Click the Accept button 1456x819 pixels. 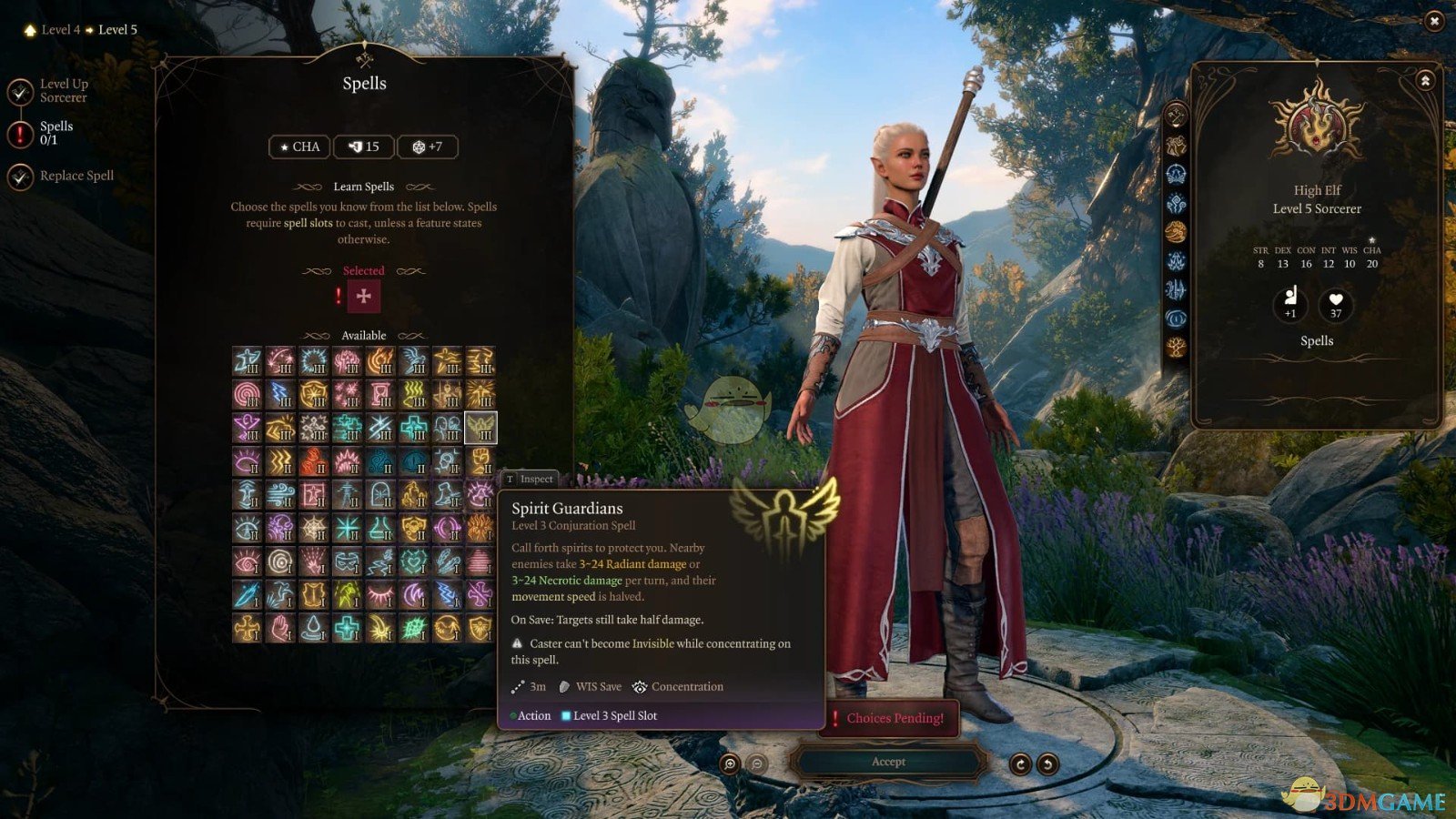point(888,762)
